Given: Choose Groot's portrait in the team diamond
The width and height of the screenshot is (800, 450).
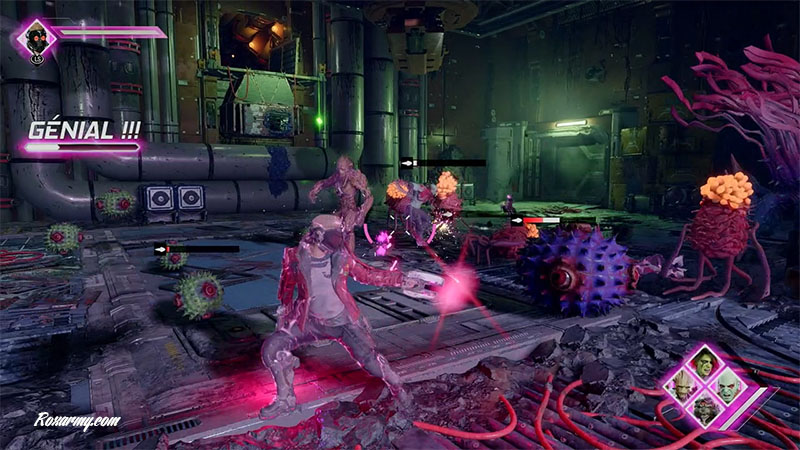Looking at the screenshot, I should coord(684,386).
